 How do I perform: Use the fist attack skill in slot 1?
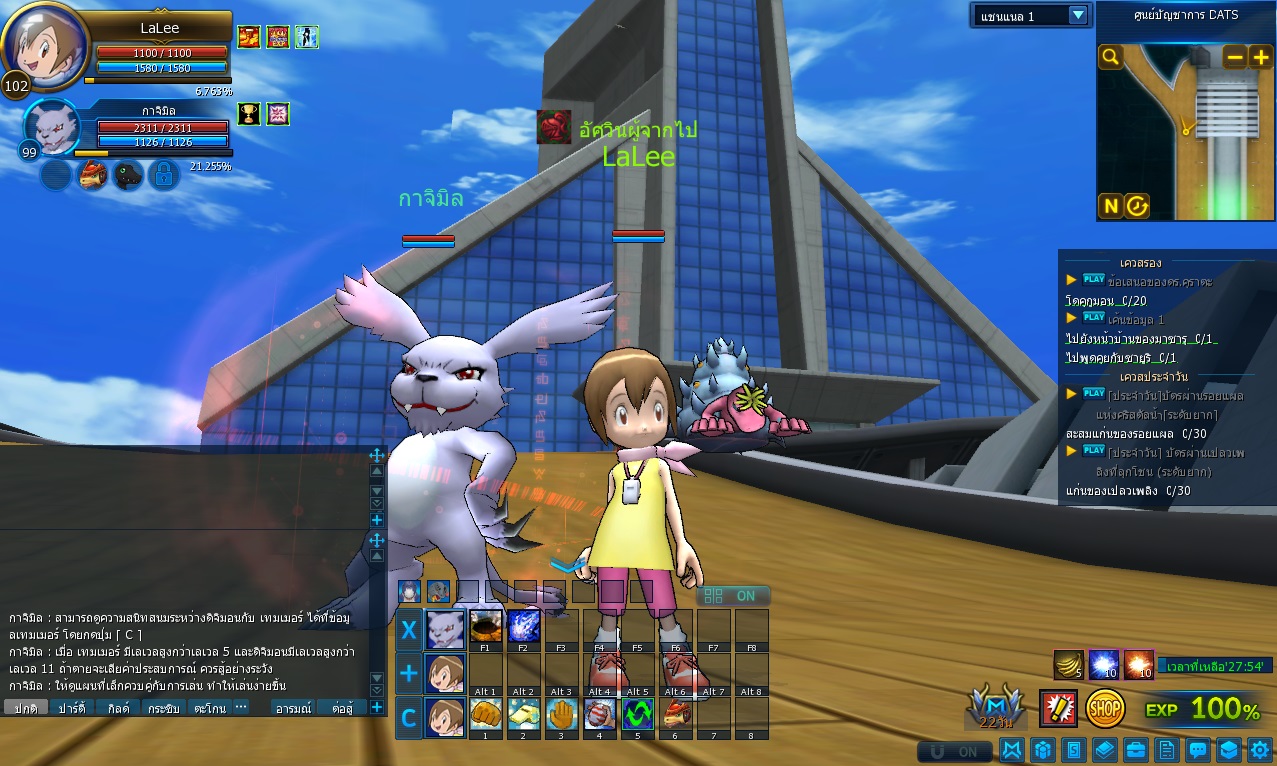click(485, 714)
